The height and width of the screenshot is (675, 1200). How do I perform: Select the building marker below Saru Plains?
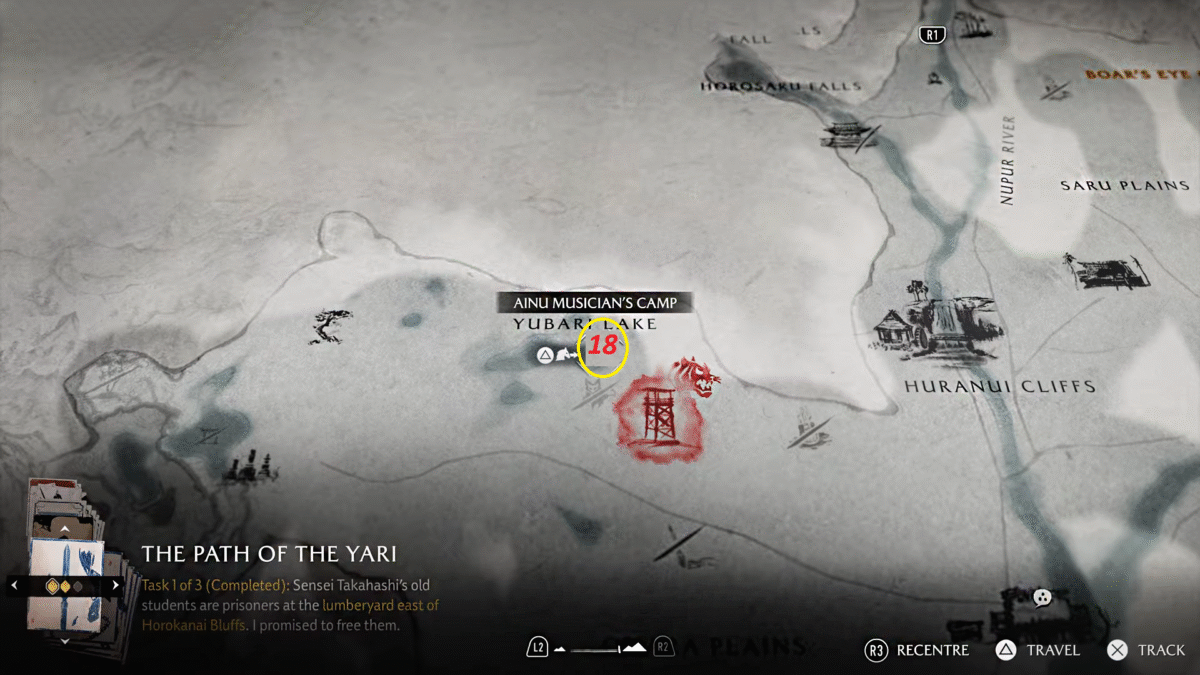[x=1105, y=270]
